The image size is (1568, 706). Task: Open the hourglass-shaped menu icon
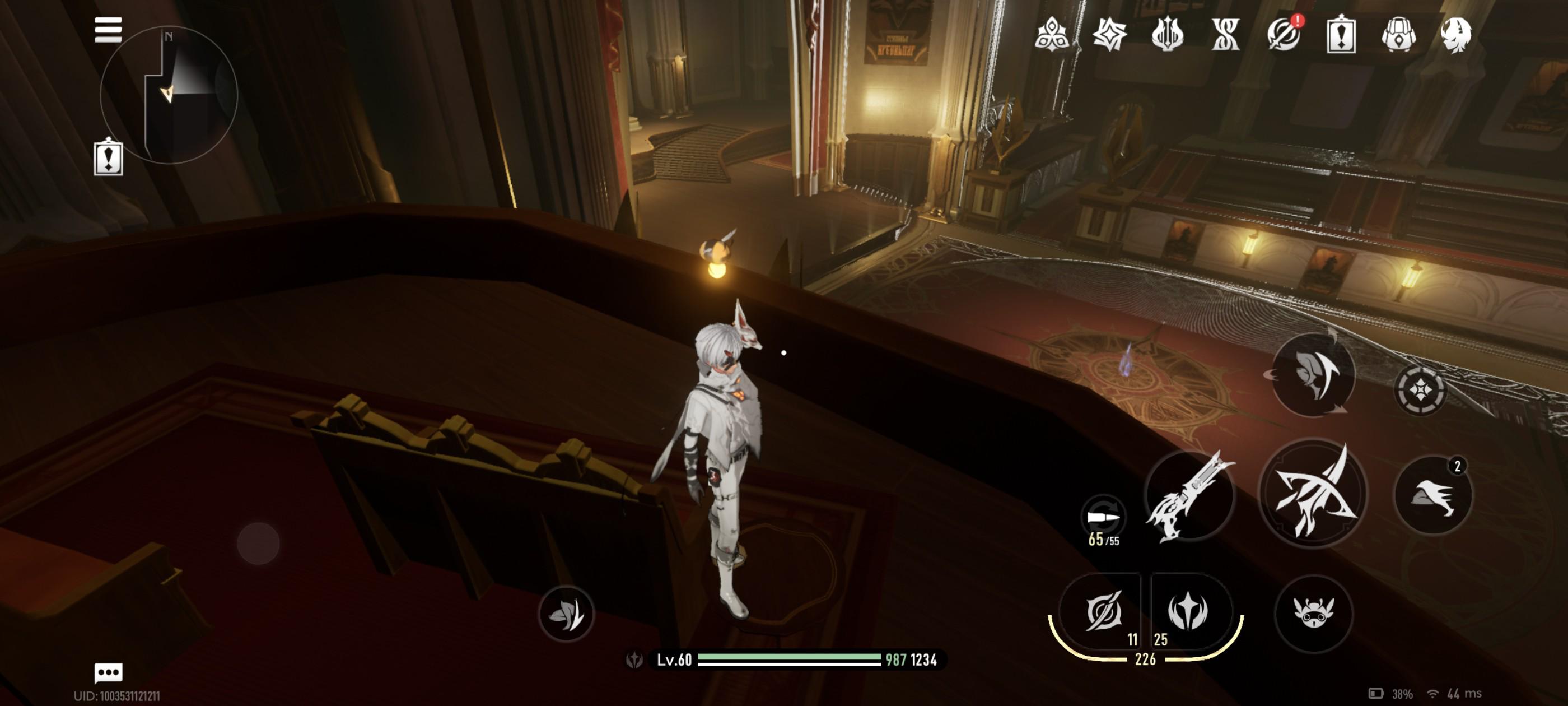click(1225, 34)
